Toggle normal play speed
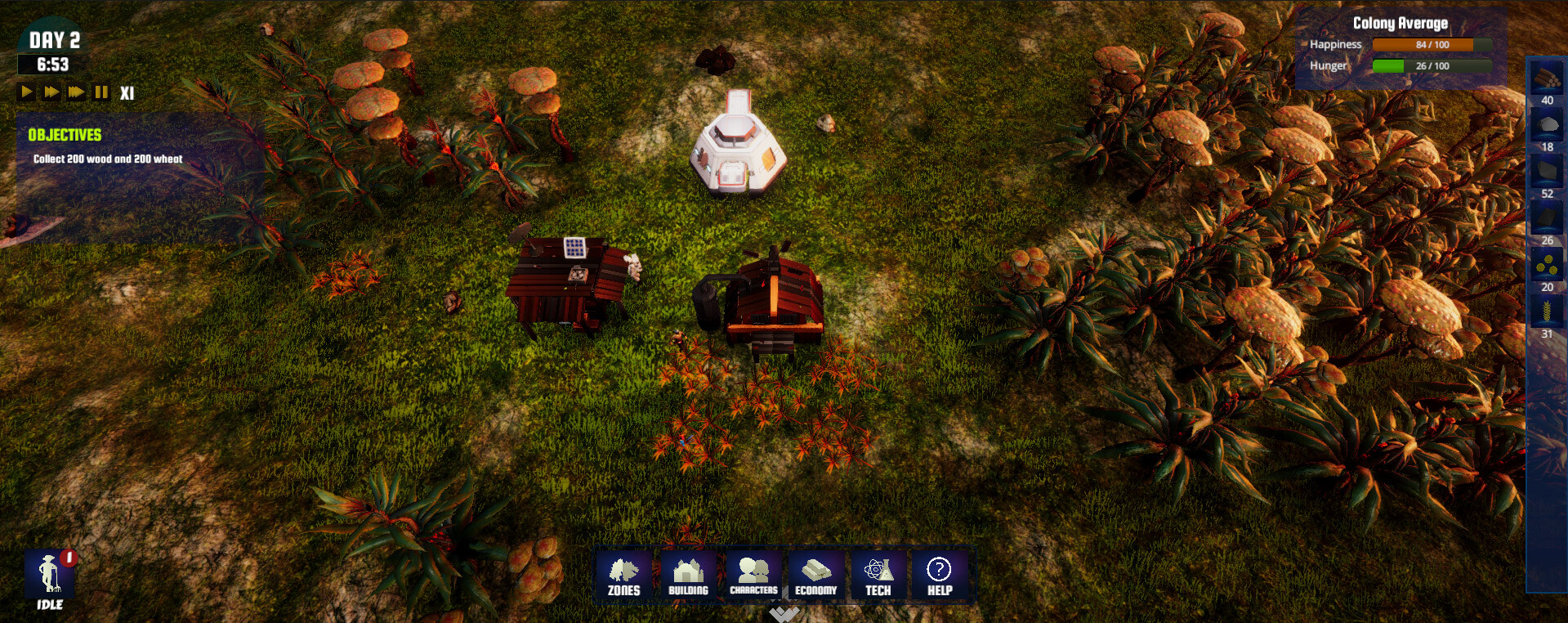The image size is (1568, 623). tap(25, 92)
